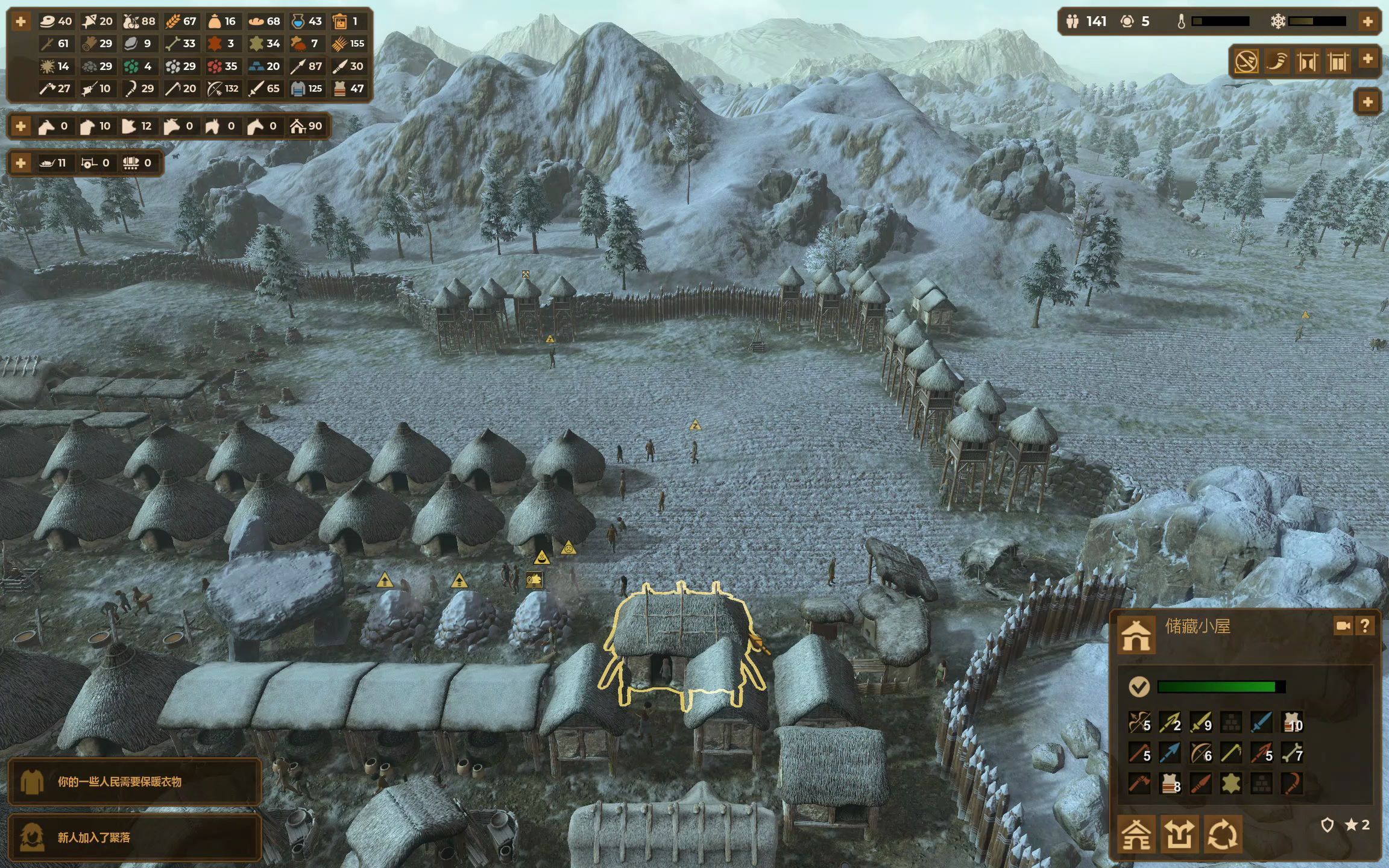Select the bone slot showing 7
Viewport: 1389px width, 868px height.
click(x=1291, y=752)
